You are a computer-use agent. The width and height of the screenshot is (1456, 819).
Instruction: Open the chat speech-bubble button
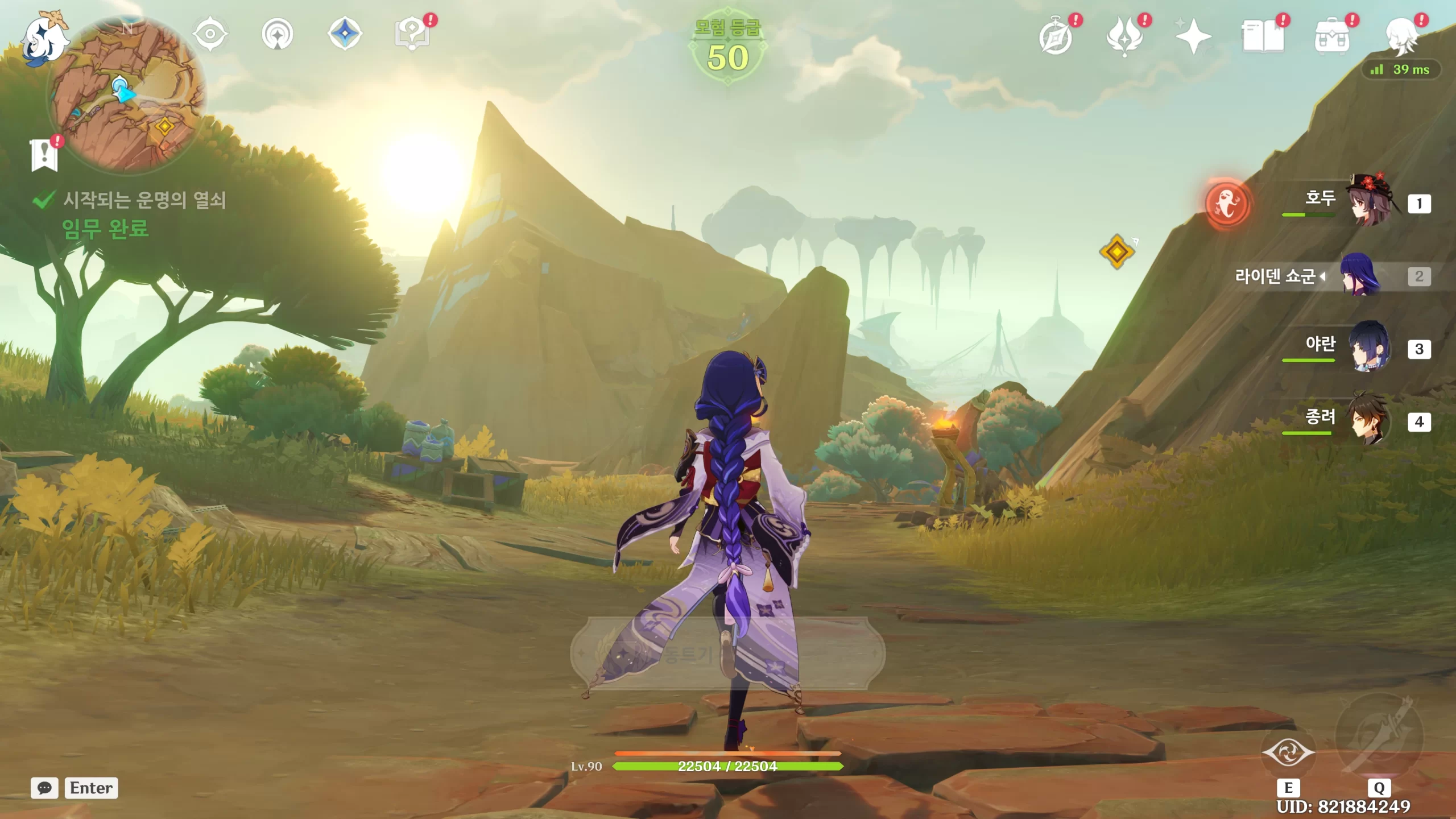point(44,788)
